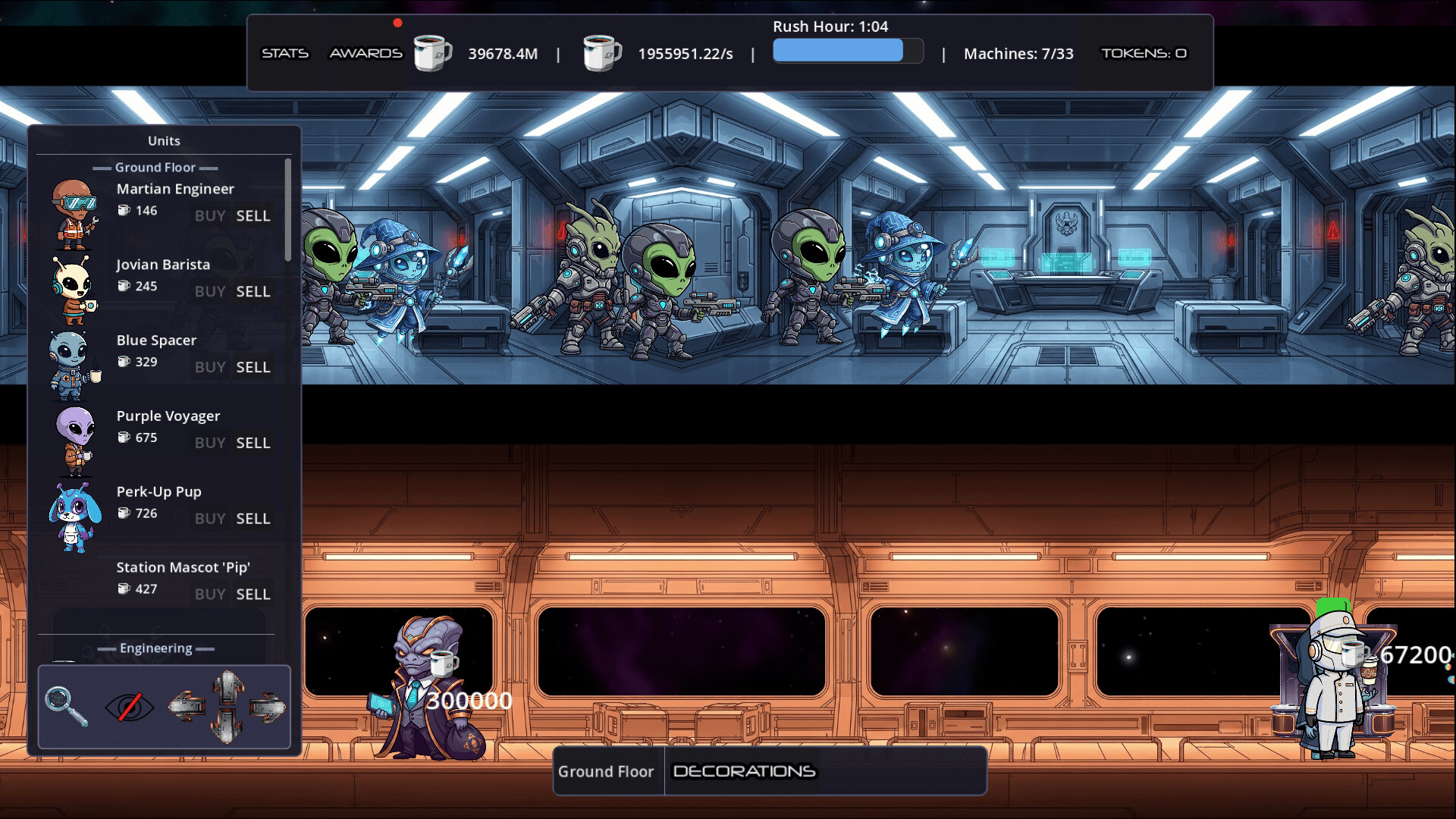Click the Rush Hour progress bar
Viewport: 1456px width, 819px height.
pyautogui.click(x=847, y=50)
